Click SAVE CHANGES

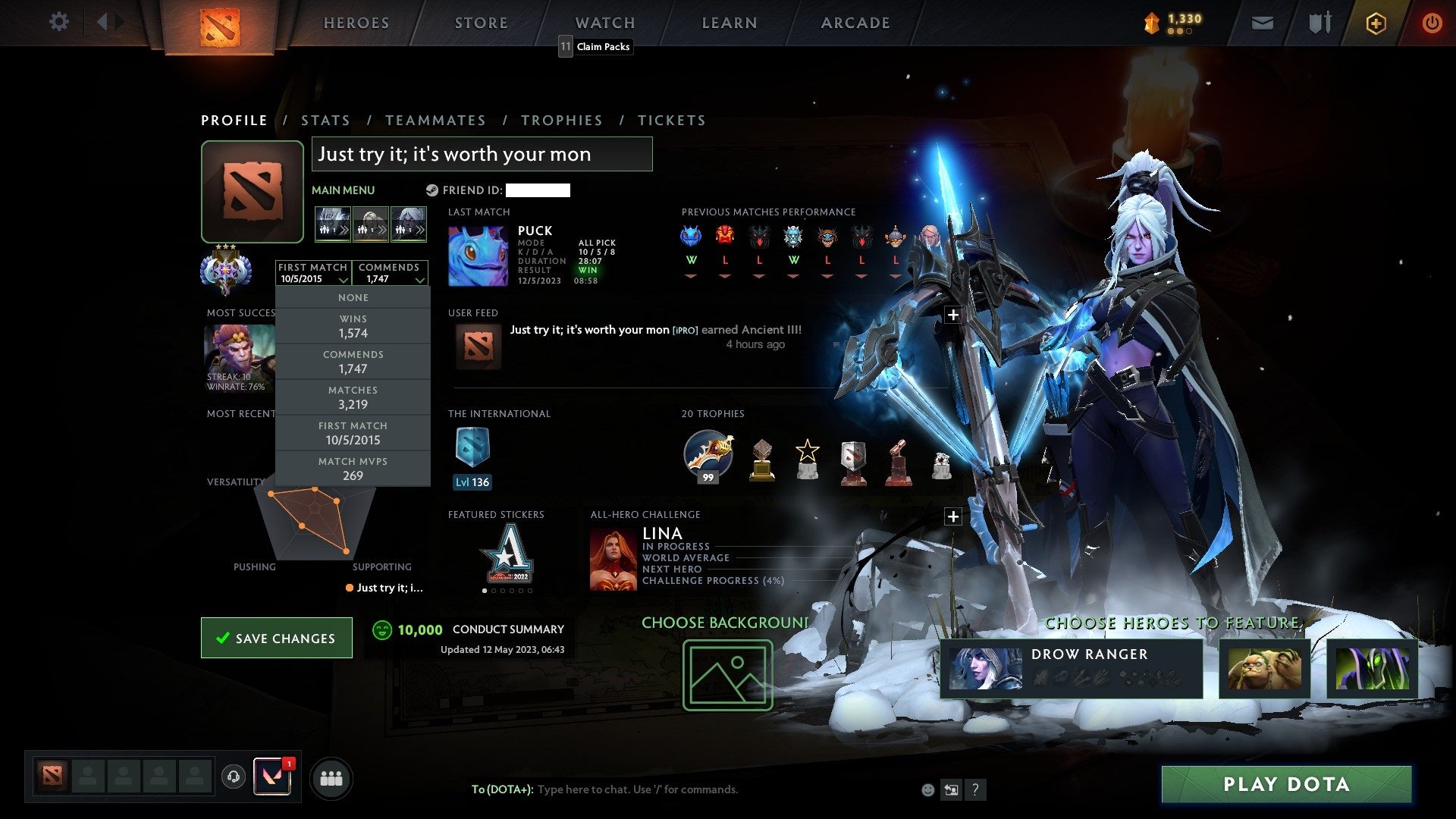coord(276,638)
